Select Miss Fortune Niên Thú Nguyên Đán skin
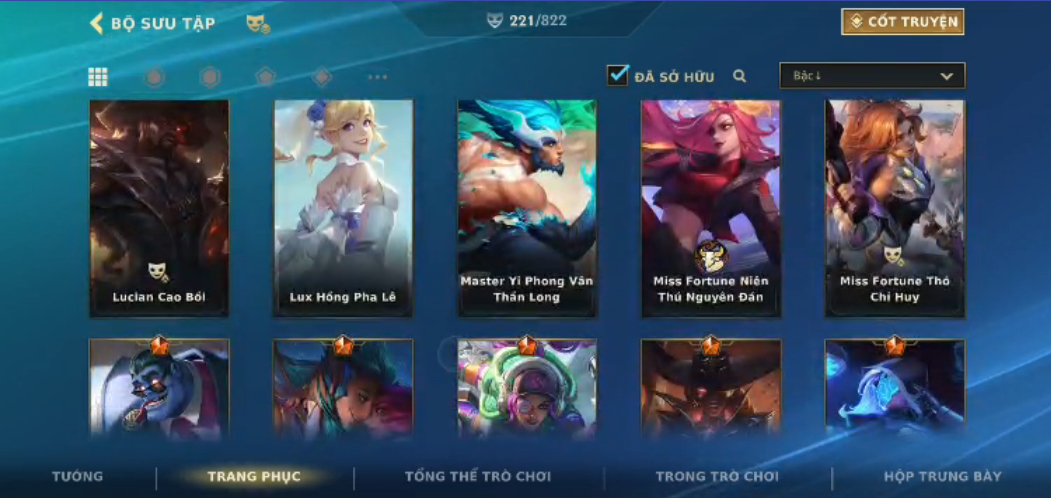Viewport: 1051px width, 498px height. pos(710,208)
